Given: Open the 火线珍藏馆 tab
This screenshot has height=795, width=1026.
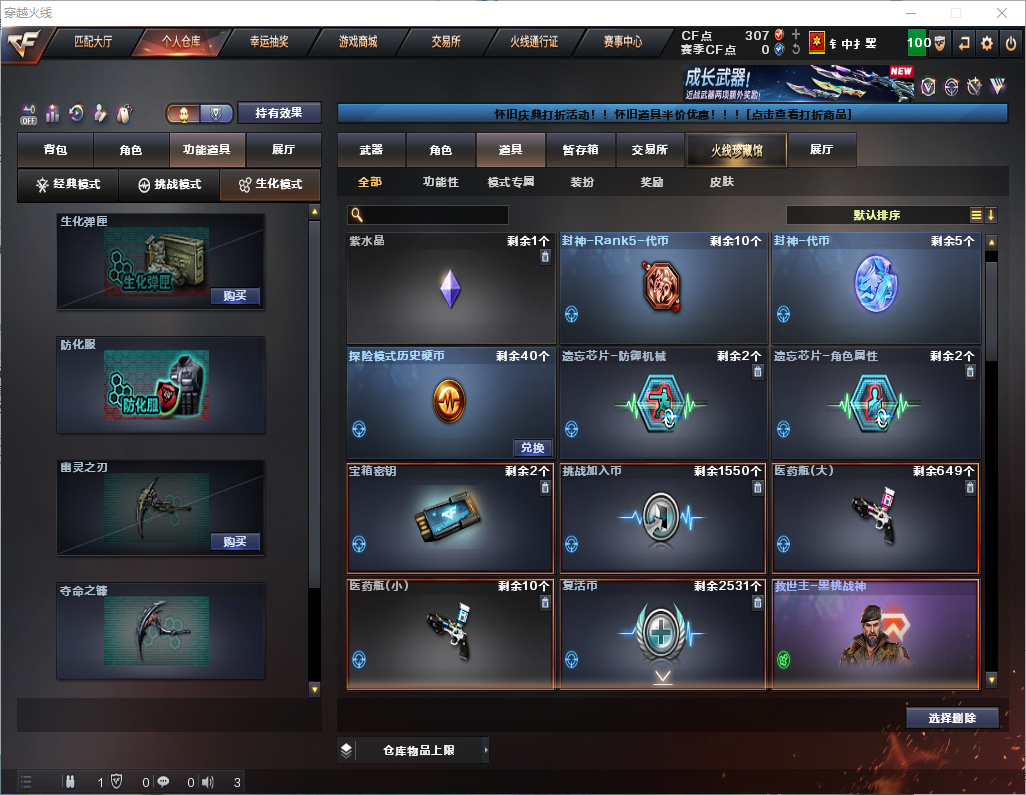Looking at the screenshot, I should (736, 150).
